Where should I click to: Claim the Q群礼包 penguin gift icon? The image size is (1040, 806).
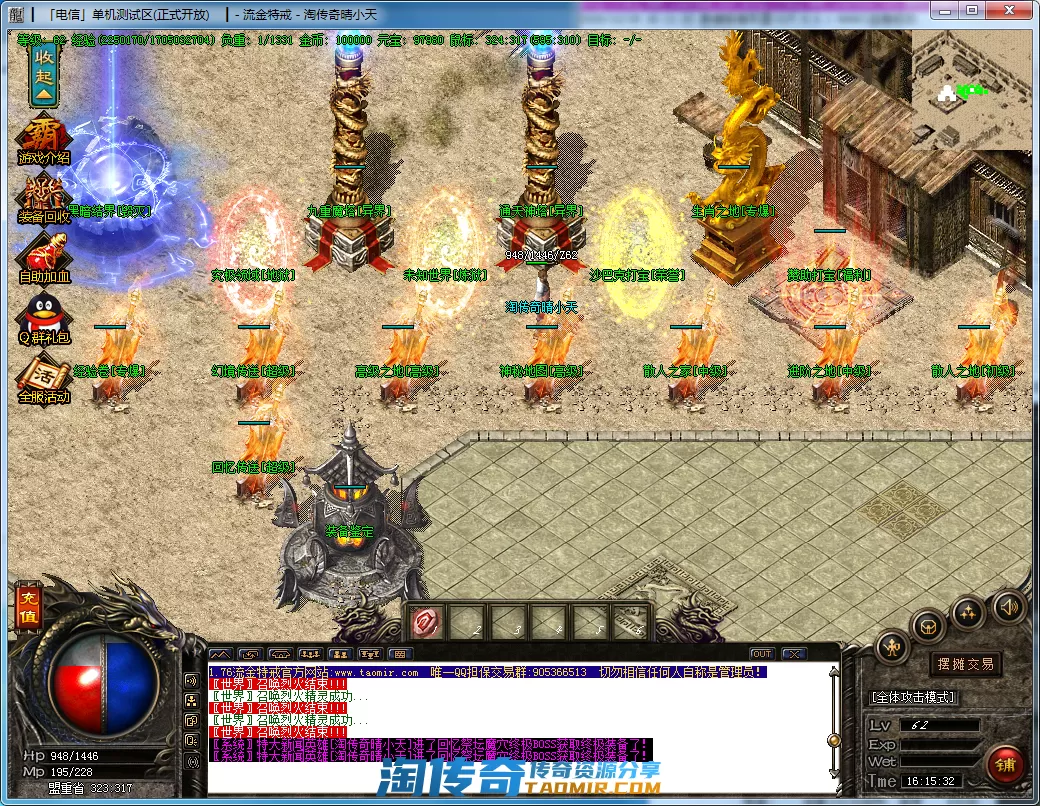[43, 318]
